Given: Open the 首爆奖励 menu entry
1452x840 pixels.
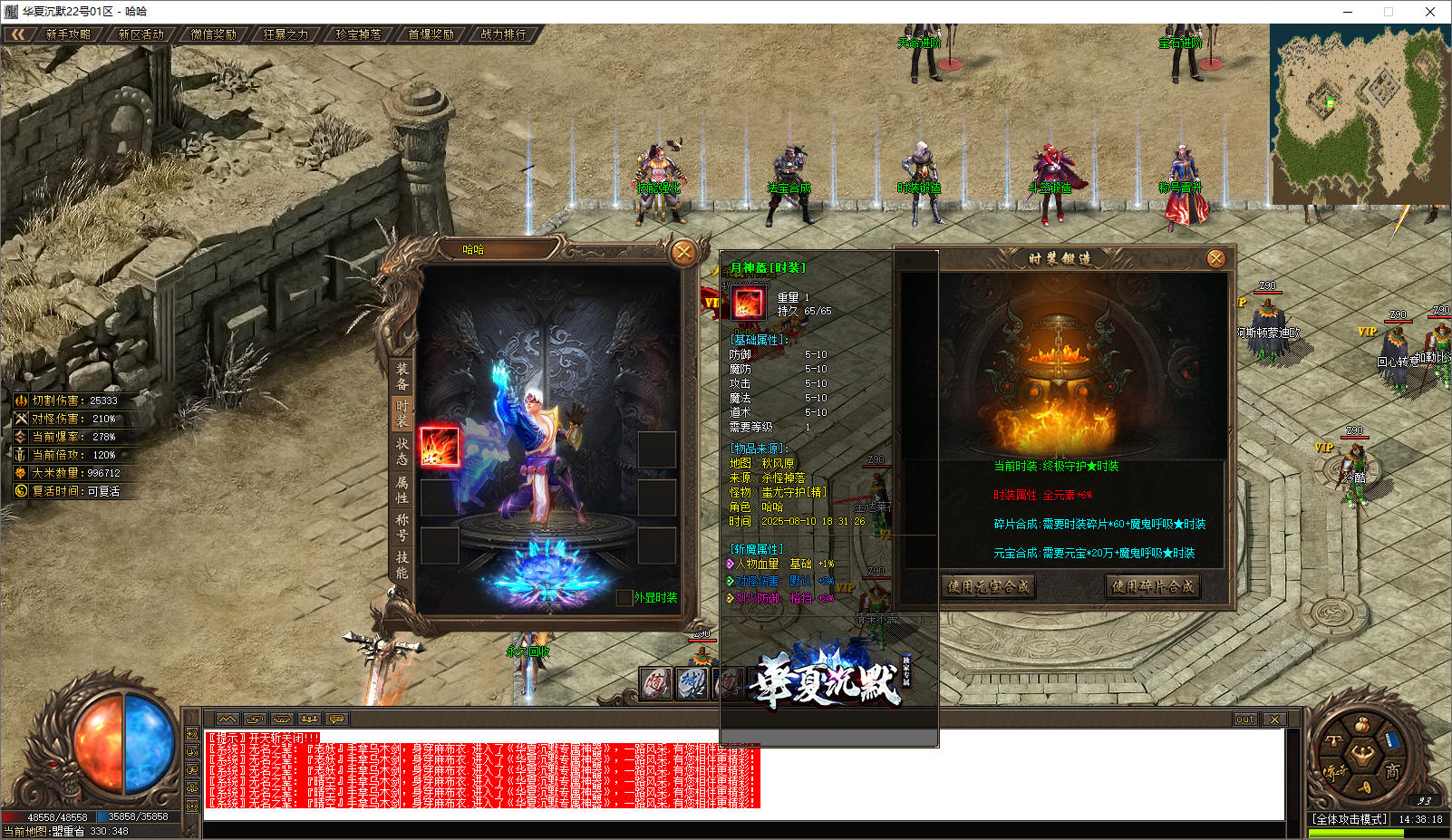Looking at the screenshot, I should tap(431, 34).
